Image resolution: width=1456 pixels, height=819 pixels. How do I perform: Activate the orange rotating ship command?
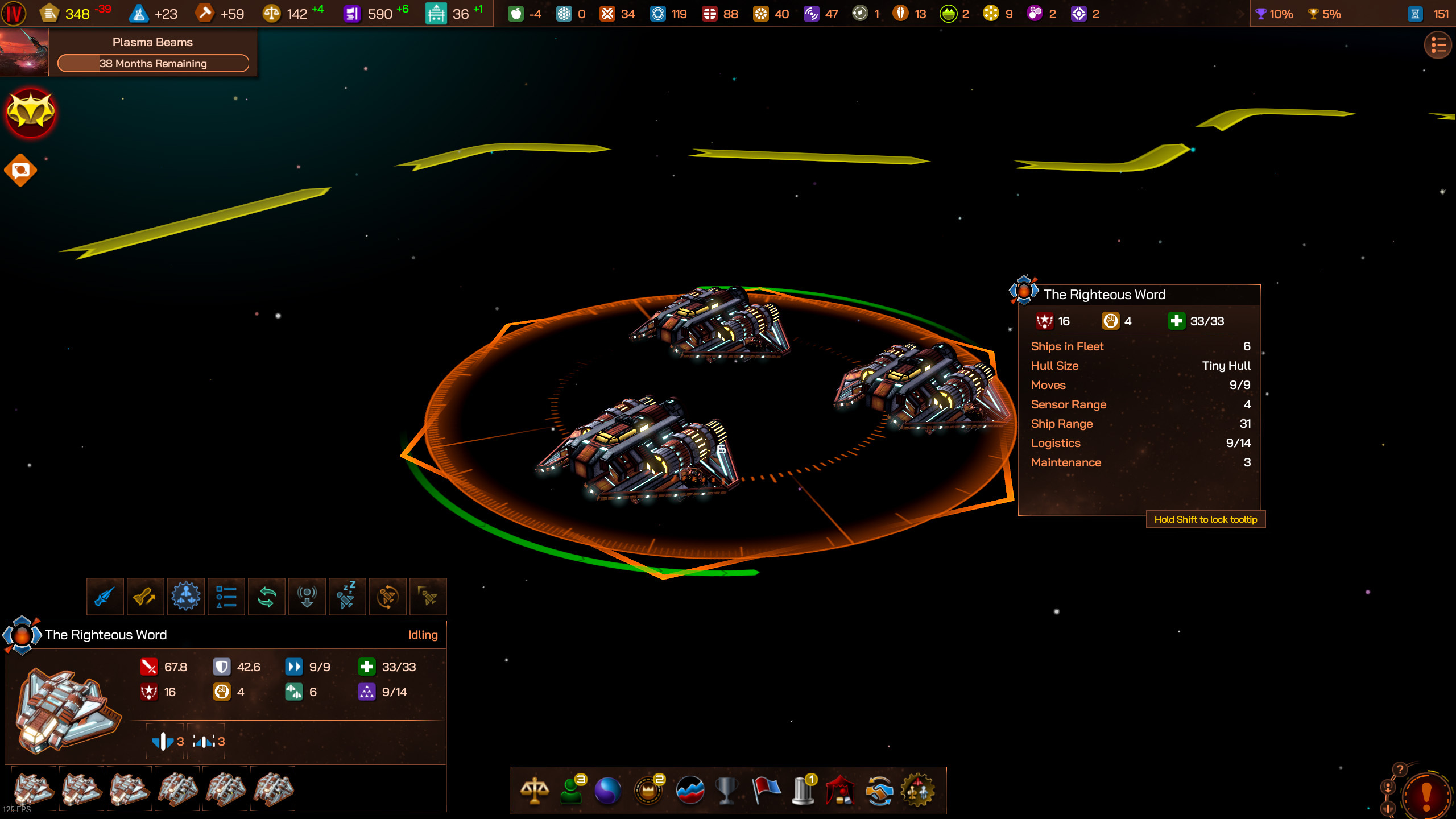pos(388,597)
